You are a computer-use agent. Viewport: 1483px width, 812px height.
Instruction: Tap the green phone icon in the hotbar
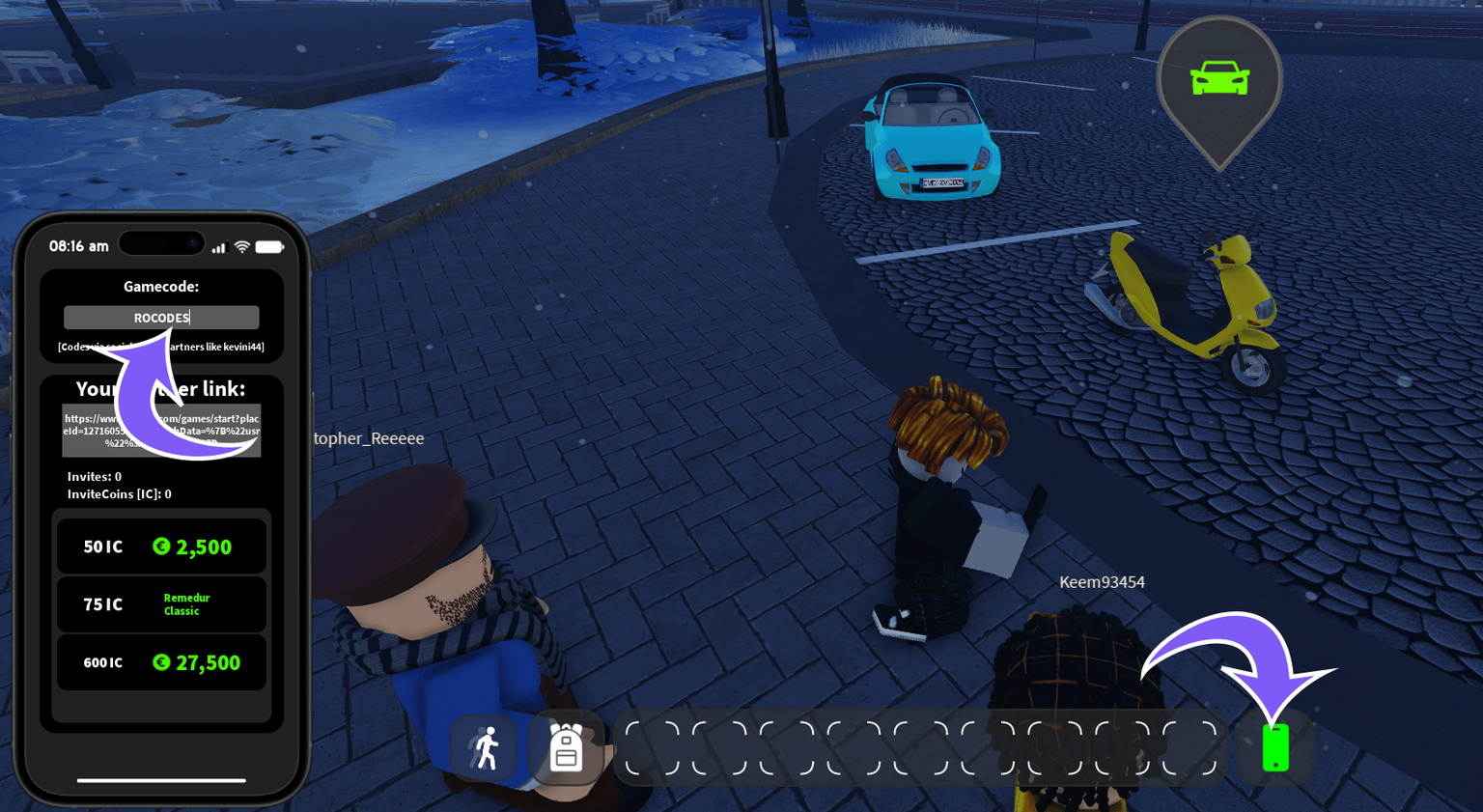point(1276,748)
